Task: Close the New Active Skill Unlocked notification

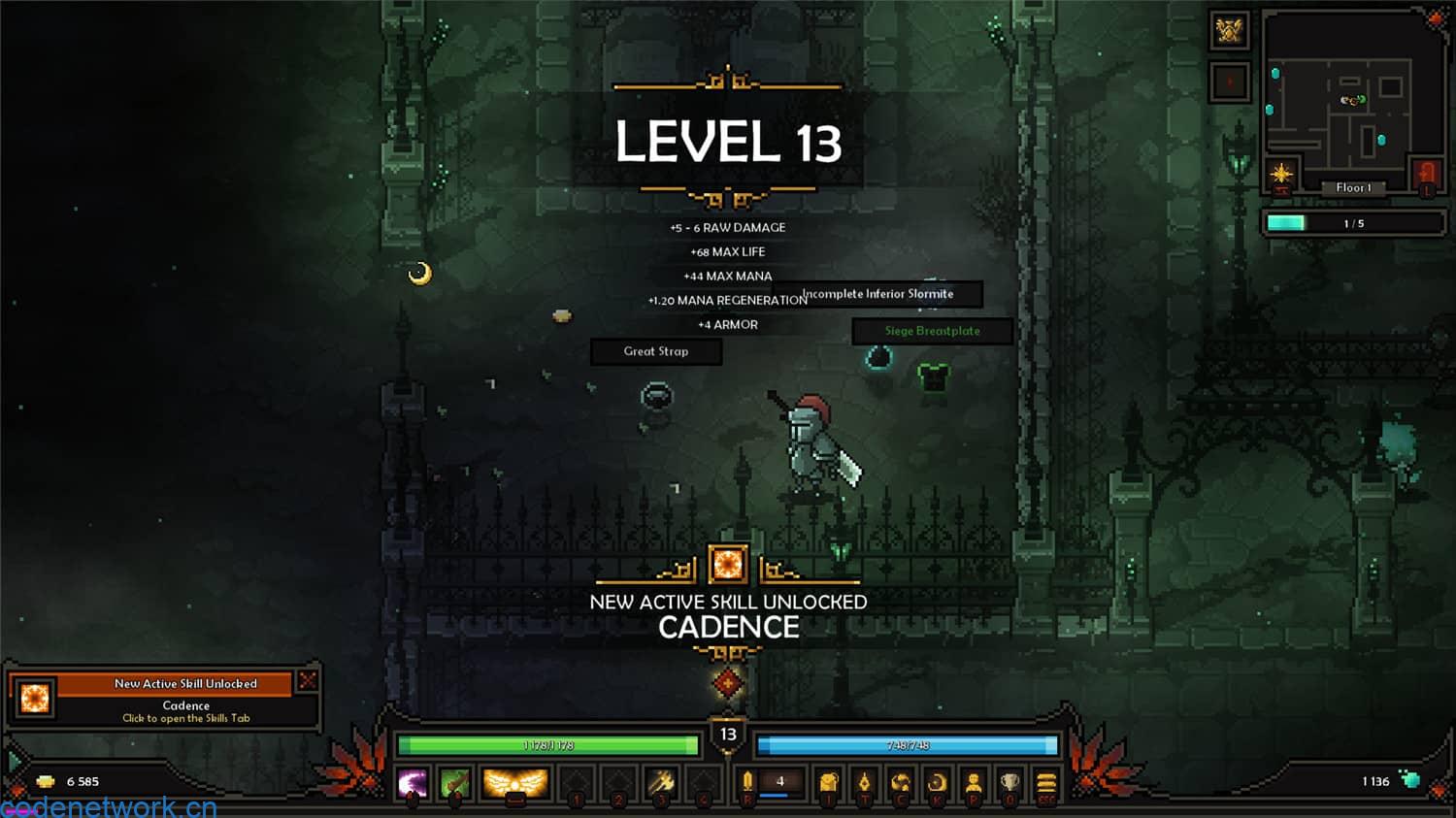Action: pos(308,680)
